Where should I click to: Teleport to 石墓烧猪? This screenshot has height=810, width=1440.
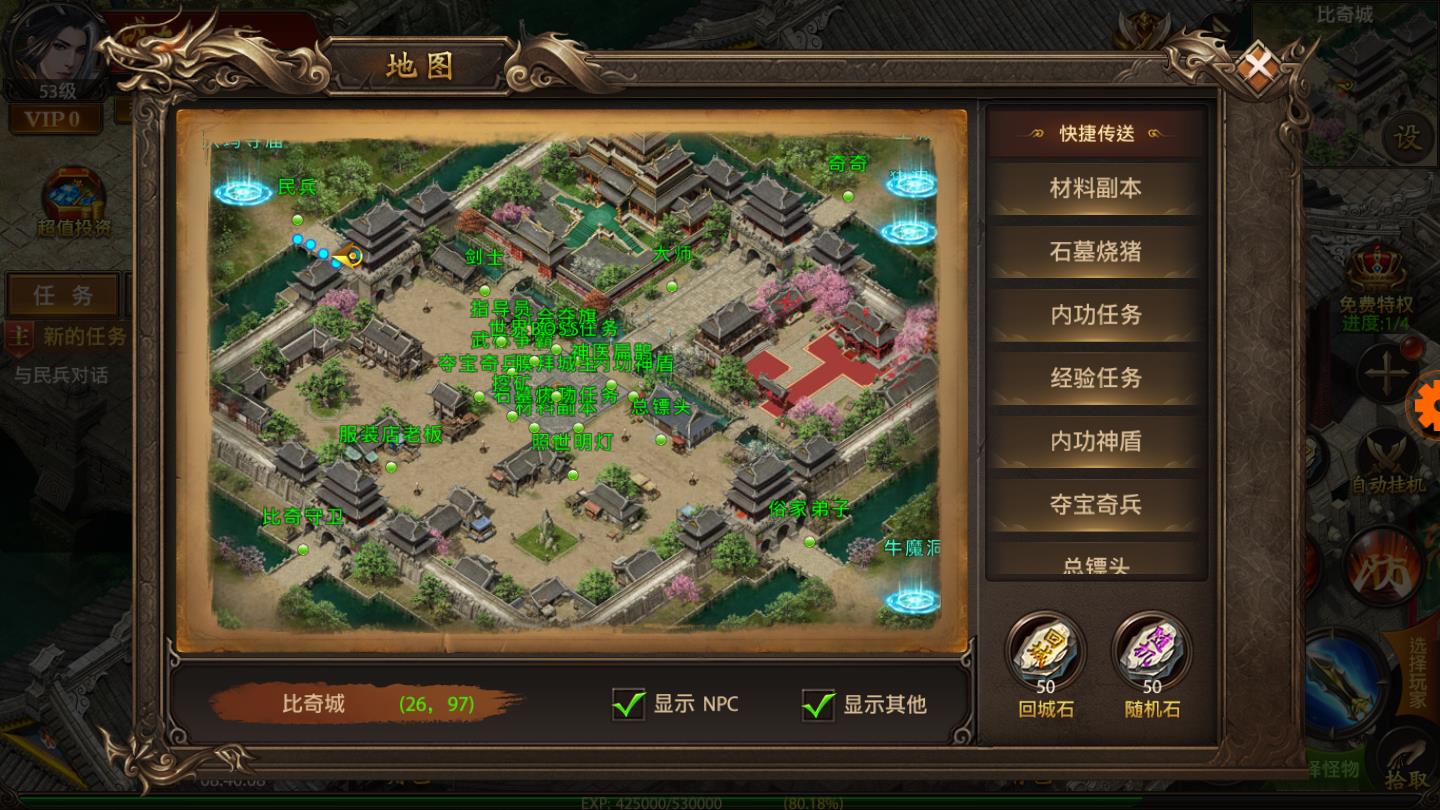pos(1095,251)
